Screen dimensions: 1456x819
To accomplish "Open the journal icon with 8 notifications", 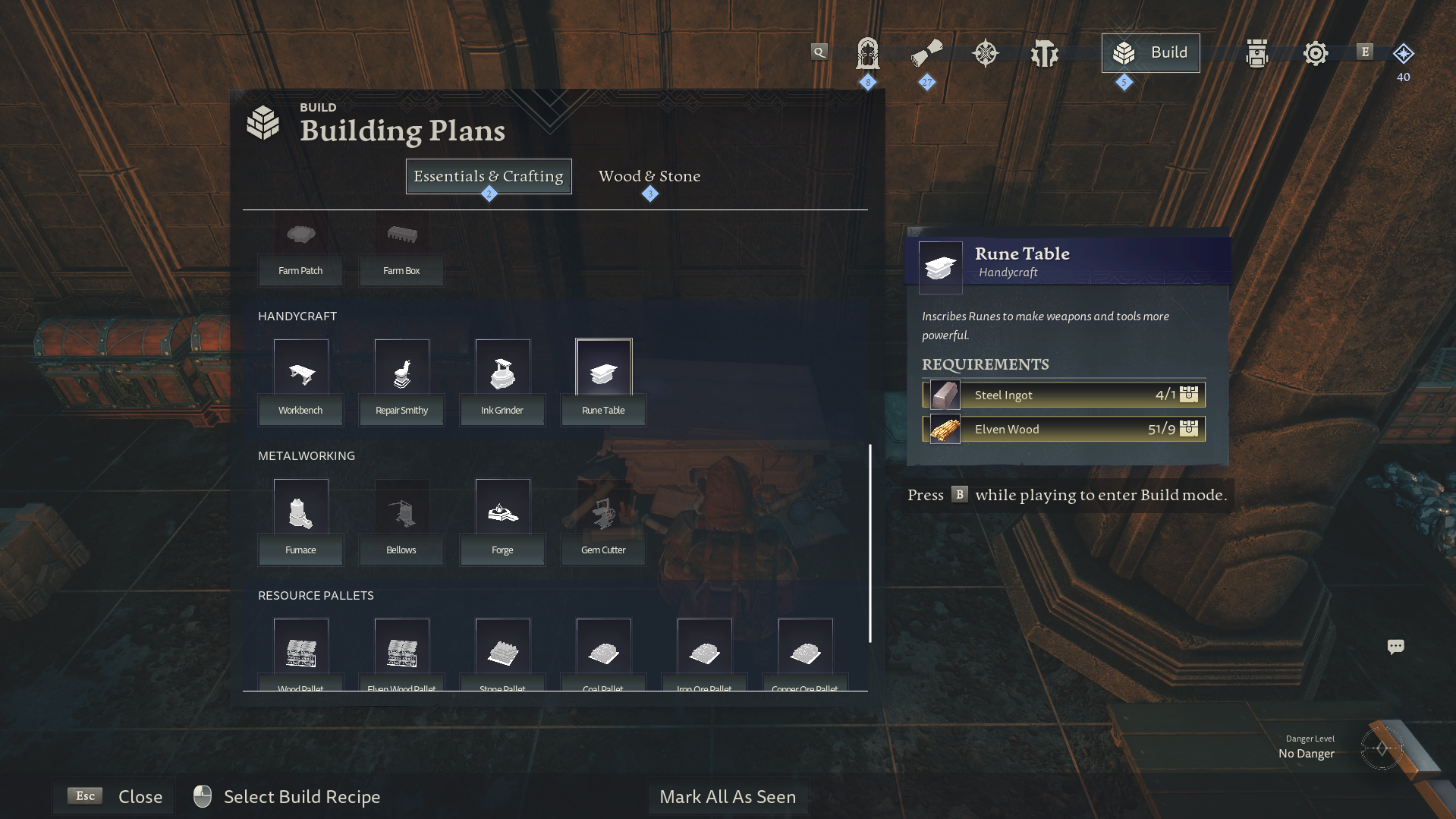I will [x=867, y=55].
